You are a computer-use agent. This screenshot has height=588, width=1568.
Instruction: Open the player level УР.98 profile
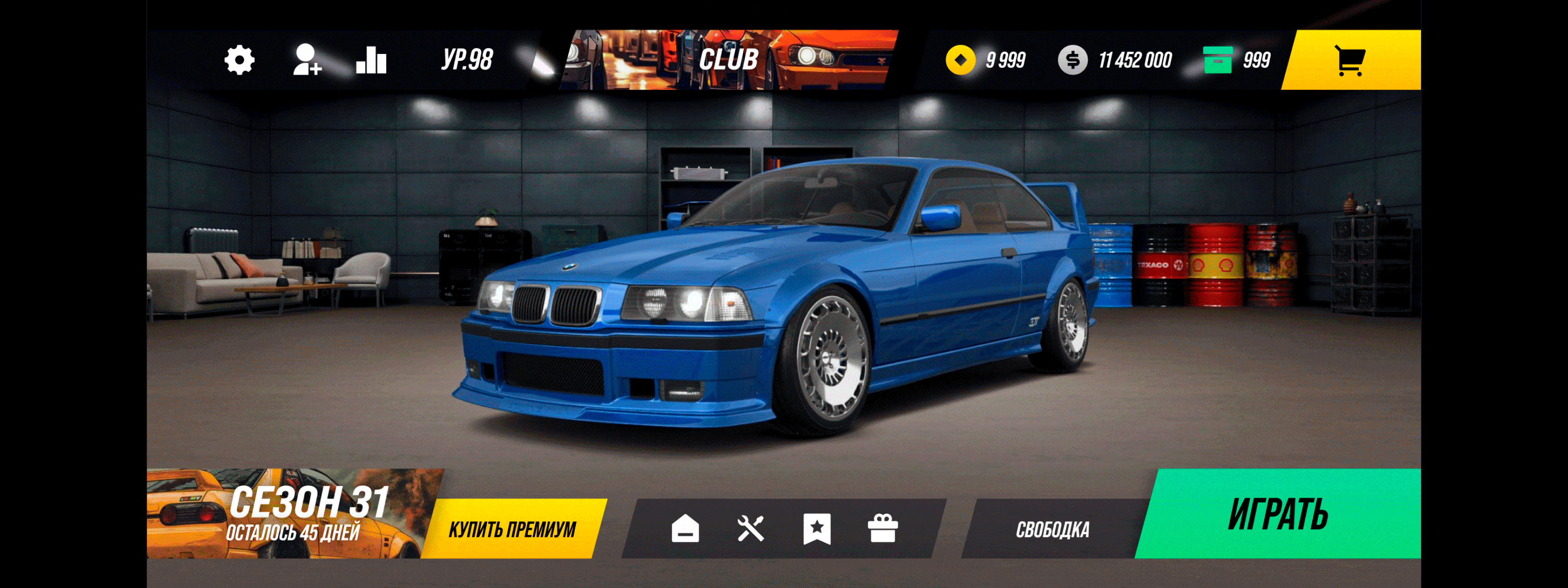click(467, 60)
